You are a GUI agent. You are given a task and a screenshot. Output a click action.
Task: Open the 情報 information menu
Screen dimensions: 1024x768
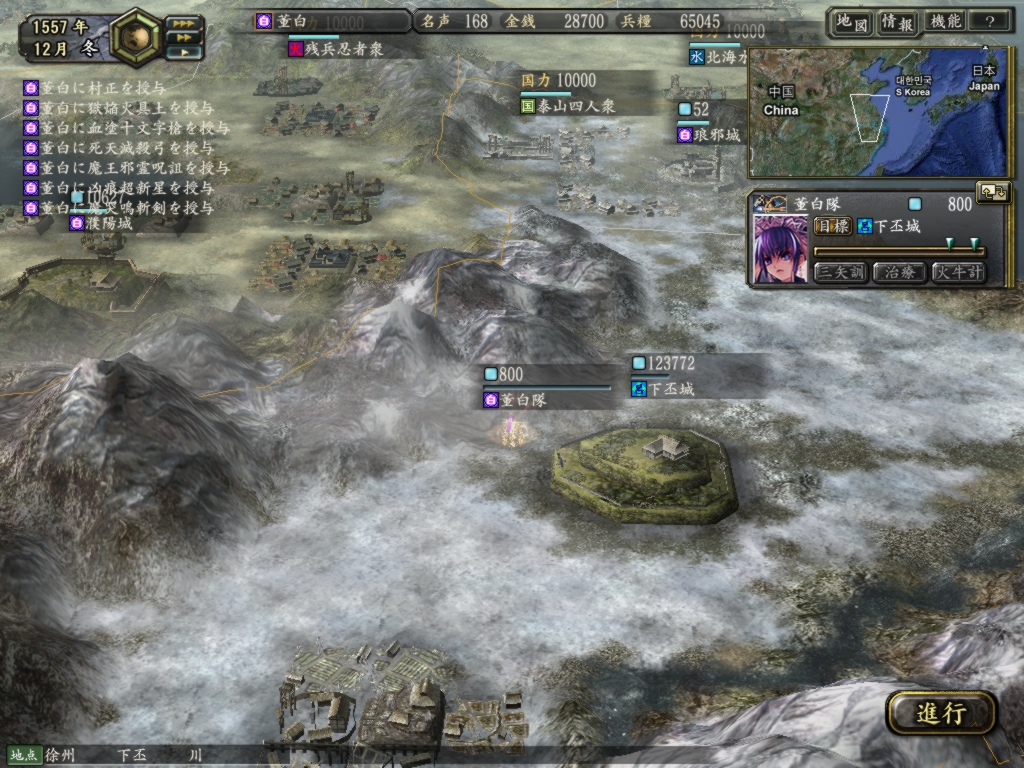coord(897,22)
